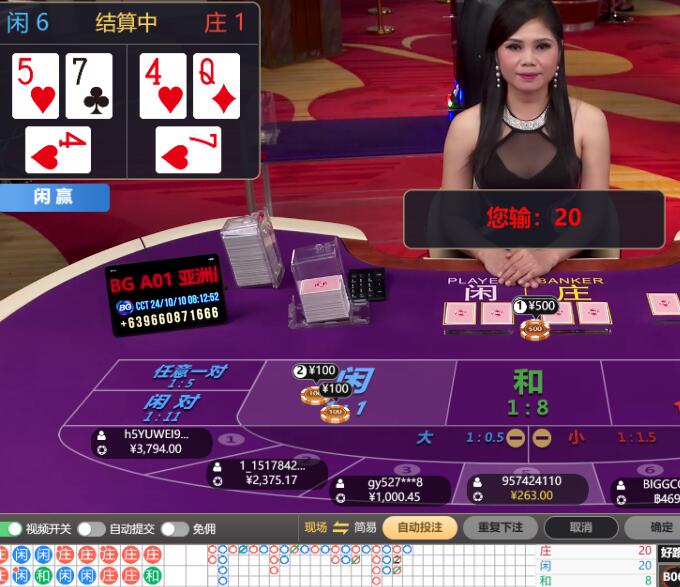This screenshot has height=587, width=680.
Task: Bet on the 和 tie area
Action: click(527, 391)
